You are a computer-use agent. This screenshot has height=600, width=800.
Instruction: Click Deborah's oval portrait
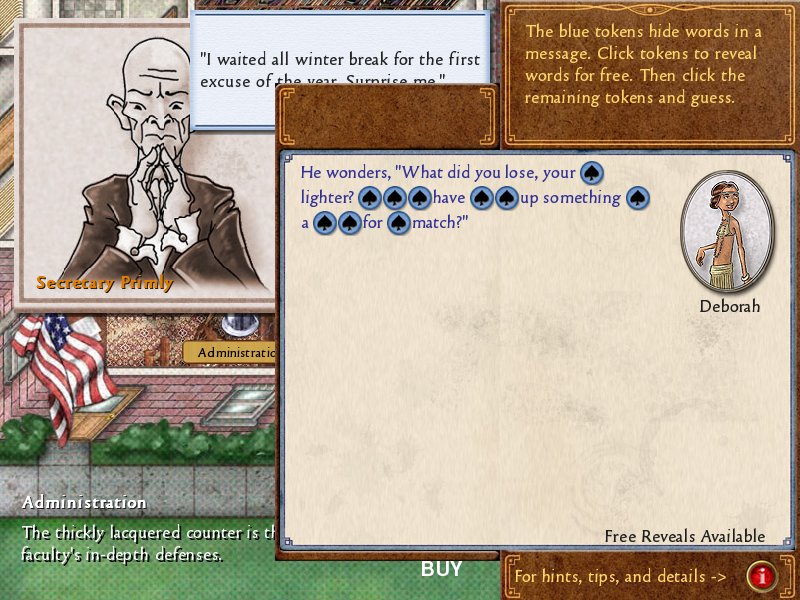(728, 232)
